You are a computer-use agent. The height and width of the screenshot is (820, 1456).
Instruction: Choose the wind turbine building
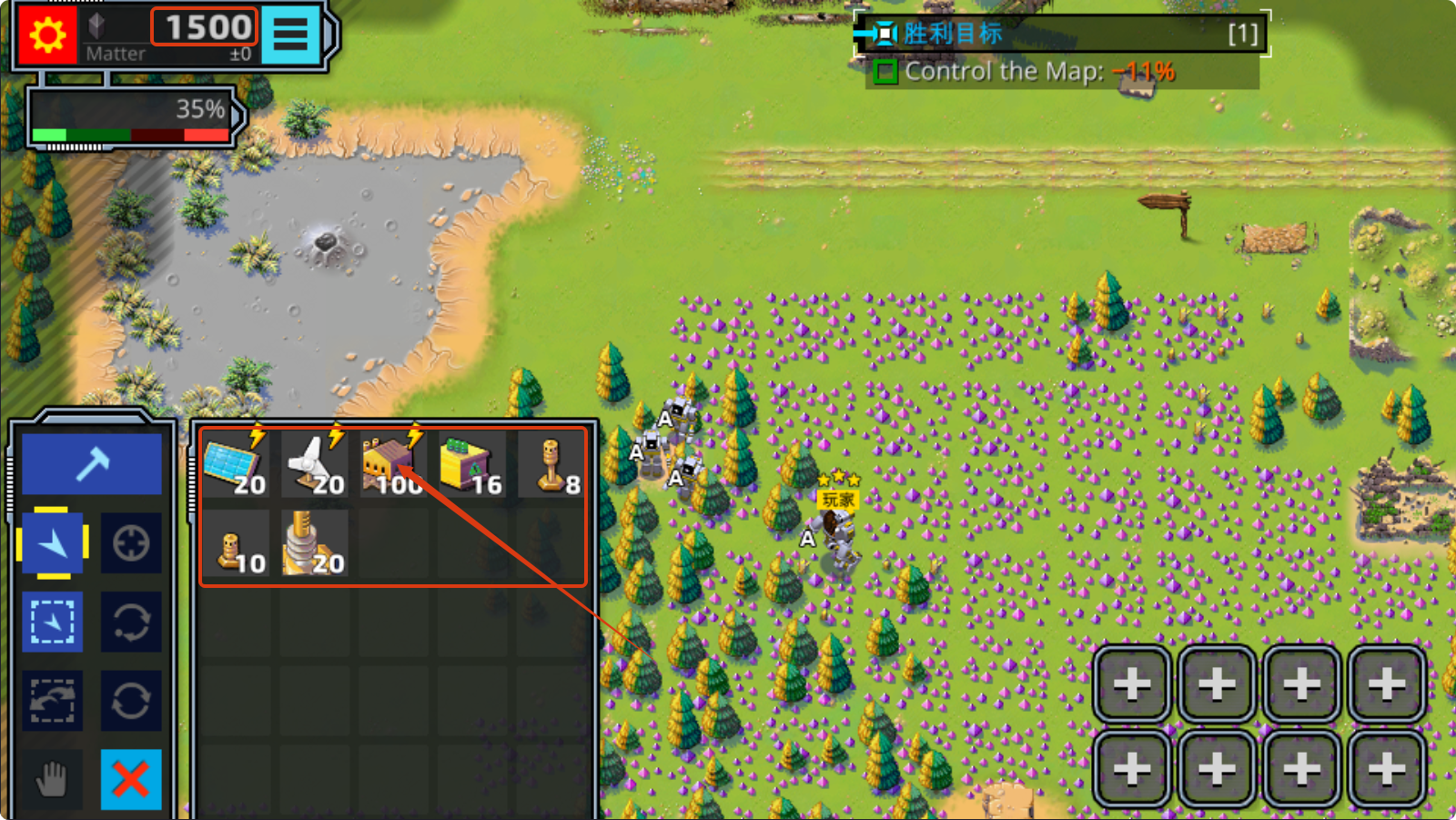(x=314, y=464)
